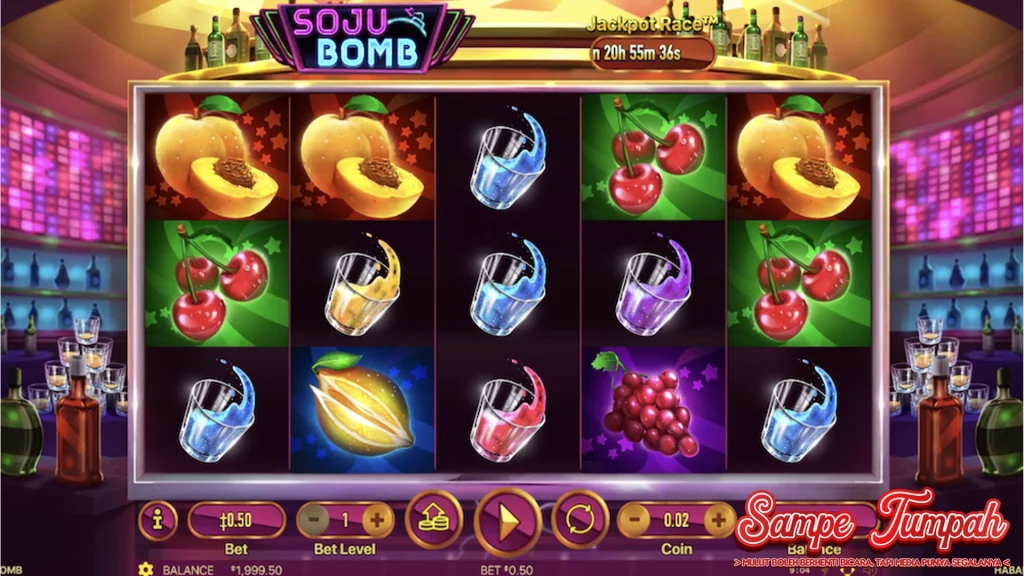Set max bet with the coin stack button

[433, 520]
